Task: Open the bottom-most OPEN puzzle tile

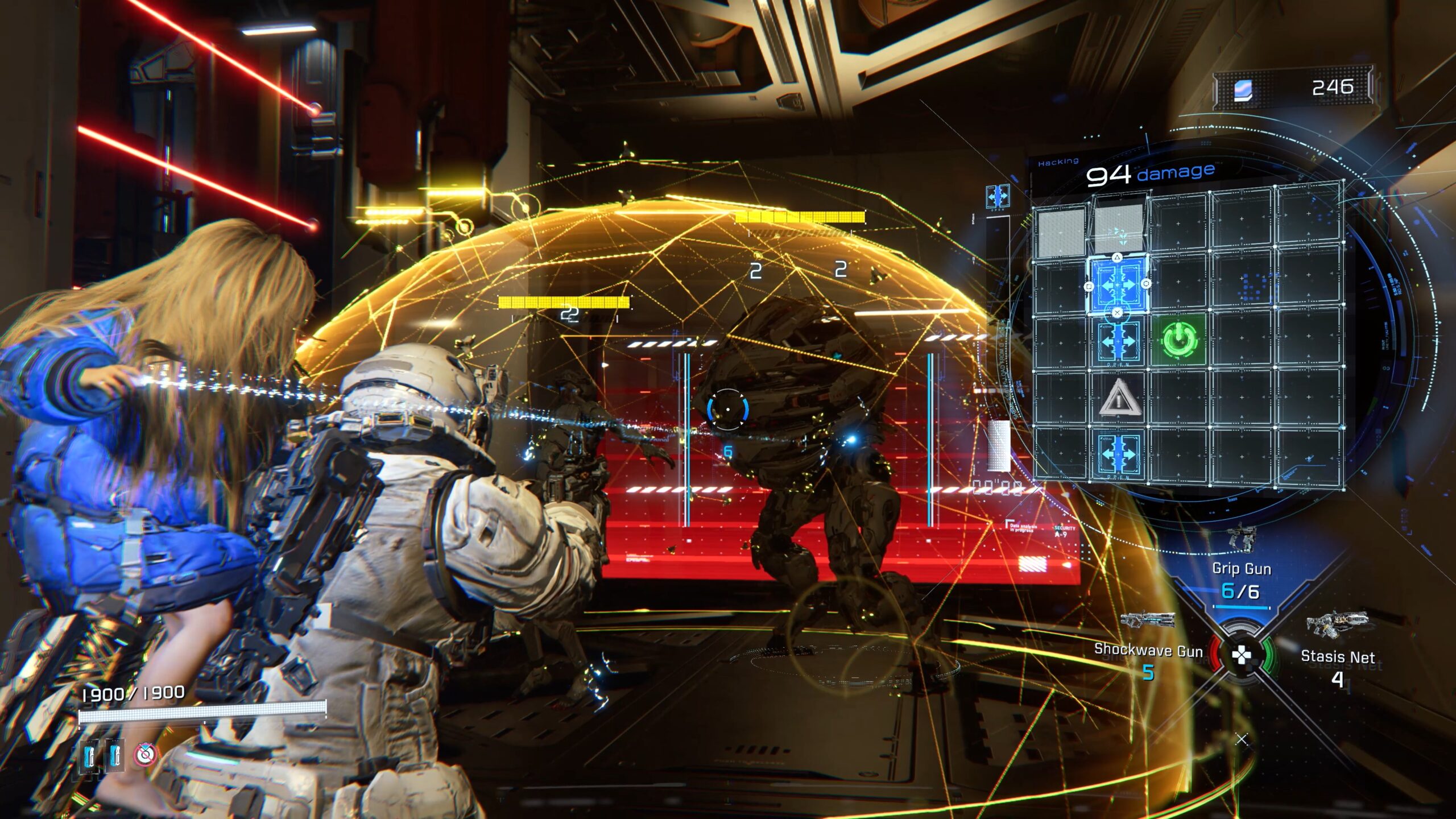Action: 1119,455
